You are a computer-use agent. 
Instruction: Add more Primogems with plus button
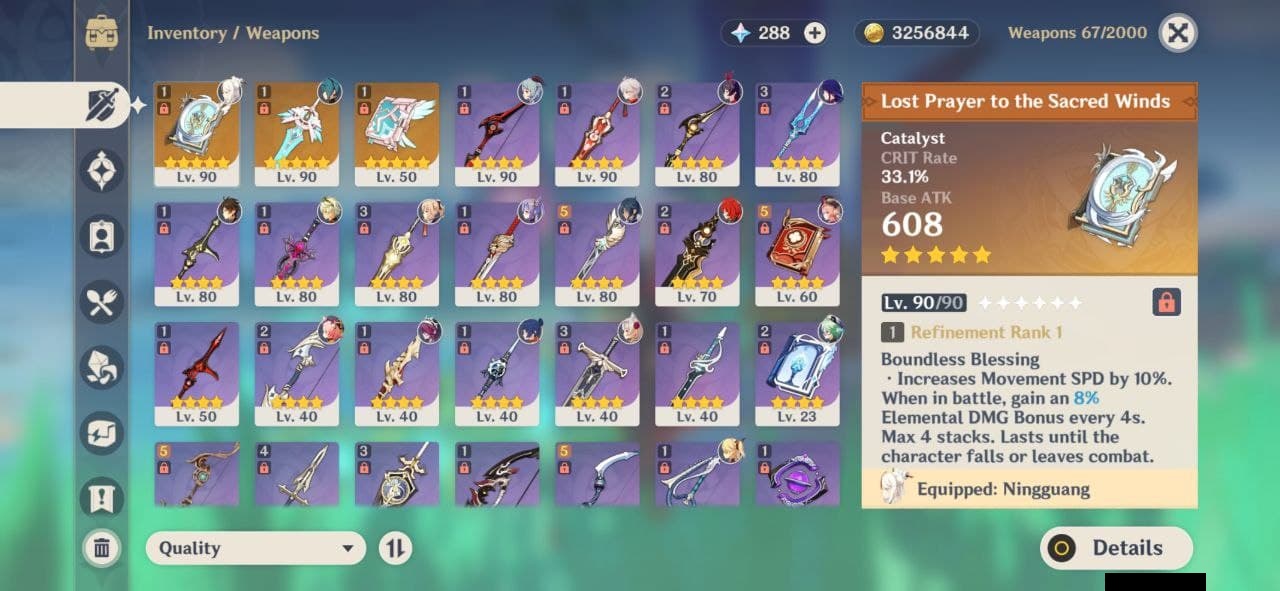click(x=815, y=33)
